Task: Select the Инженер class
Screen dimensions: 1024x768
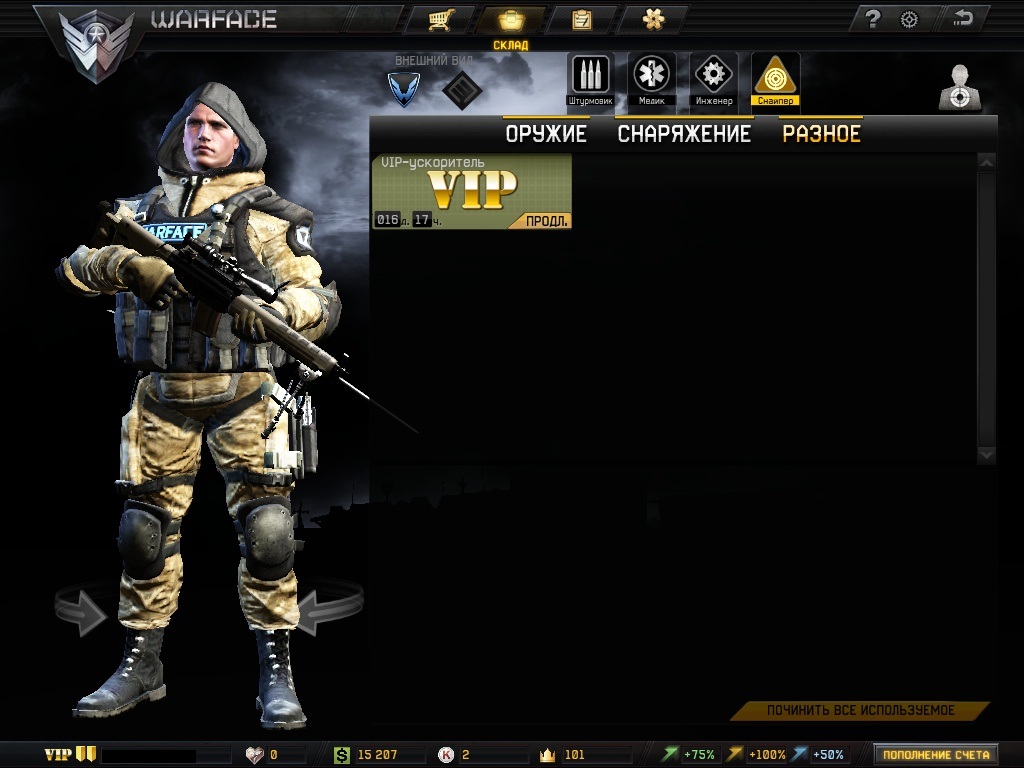Action: [x=713, y=79]
